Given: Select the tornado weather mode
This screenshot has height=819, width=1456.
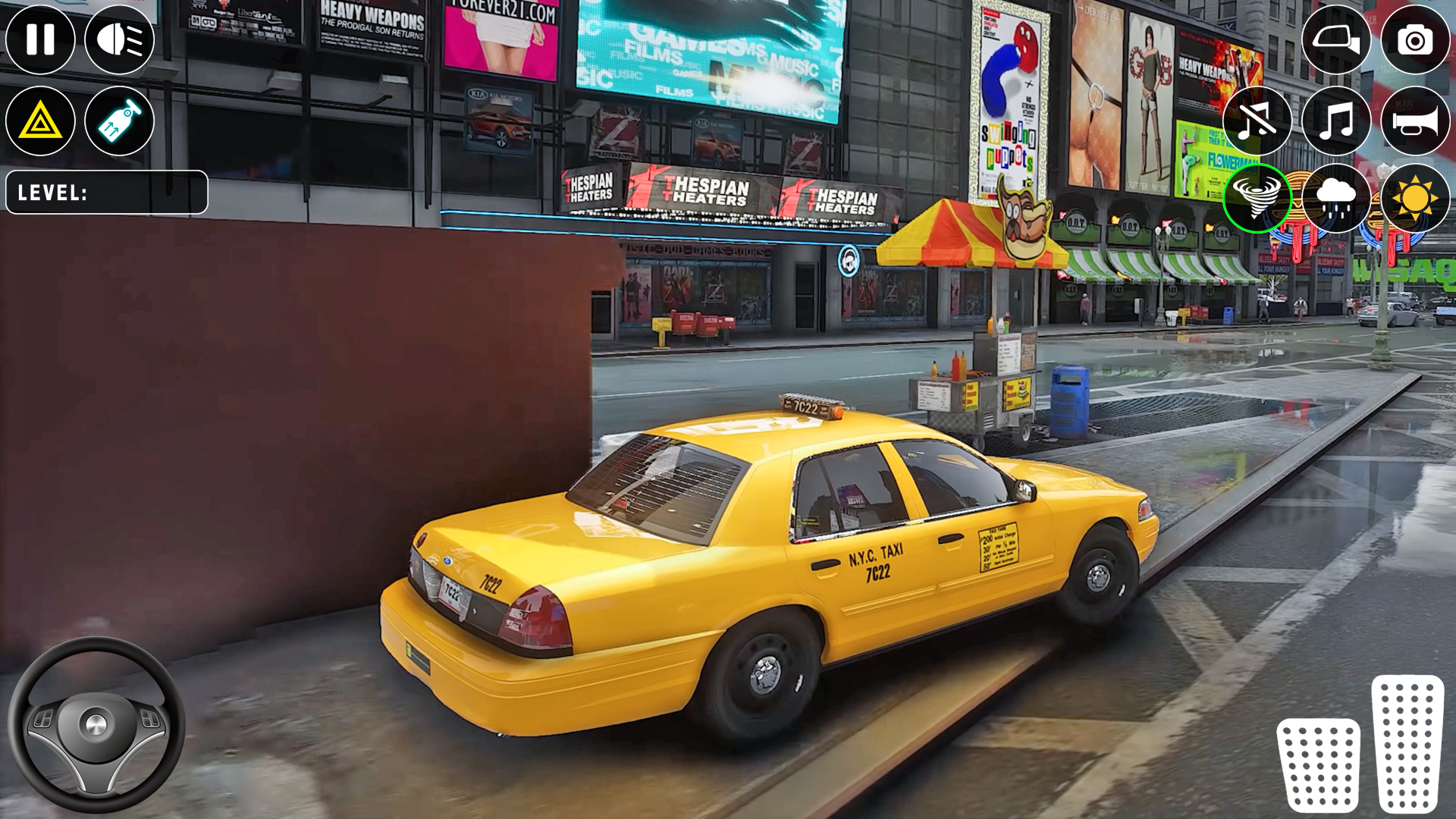Looking at the screenshot, I should coord(1257,199).
